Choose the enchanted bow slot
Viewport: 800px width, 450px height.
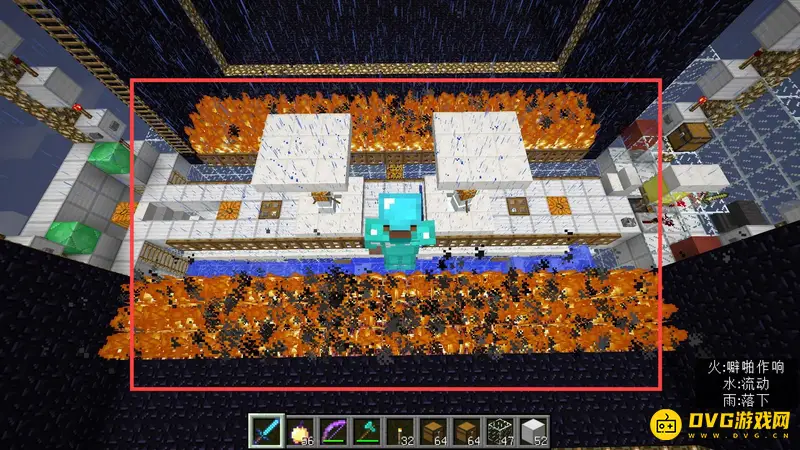[332, 430]
